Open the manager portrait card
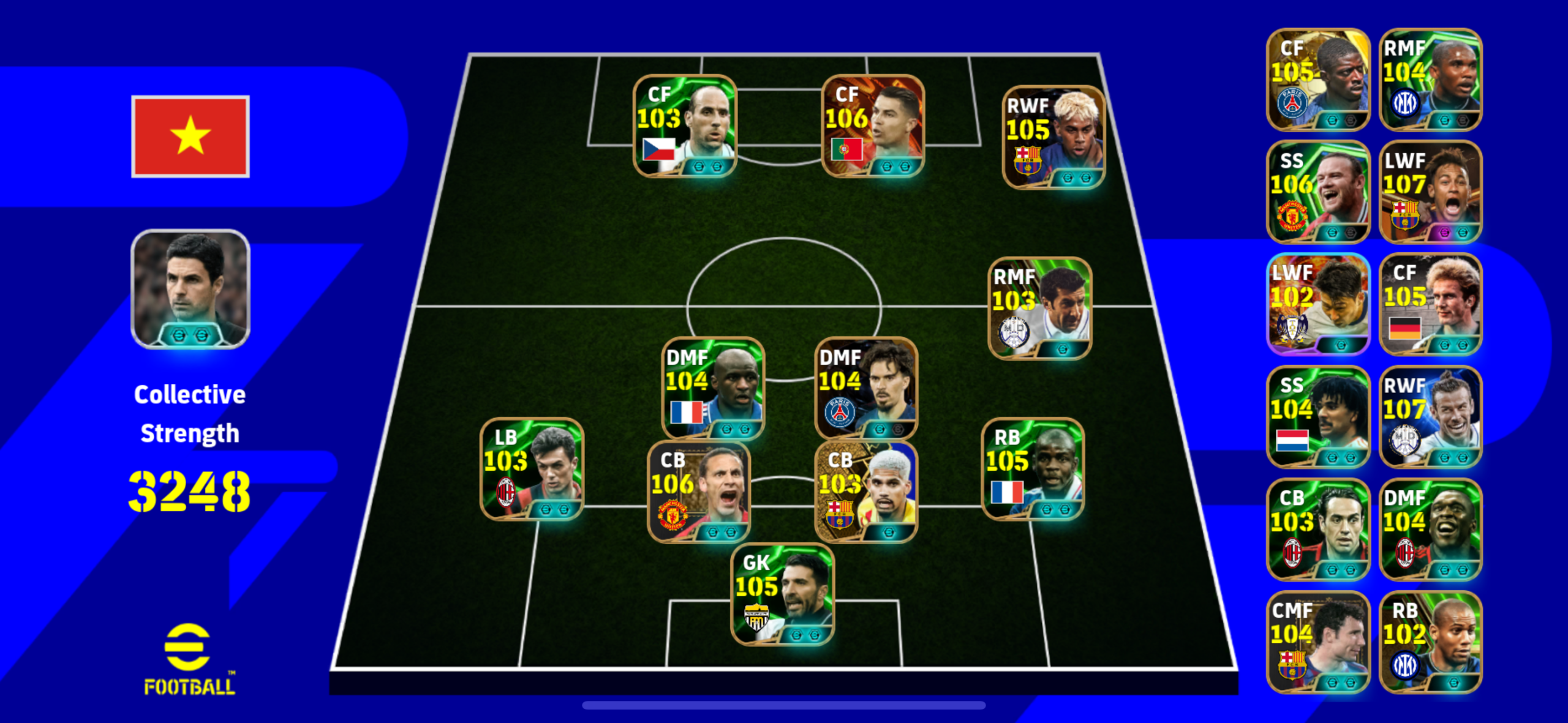The height and width of the screenshot is (723, 1568). tap(190, 289)
